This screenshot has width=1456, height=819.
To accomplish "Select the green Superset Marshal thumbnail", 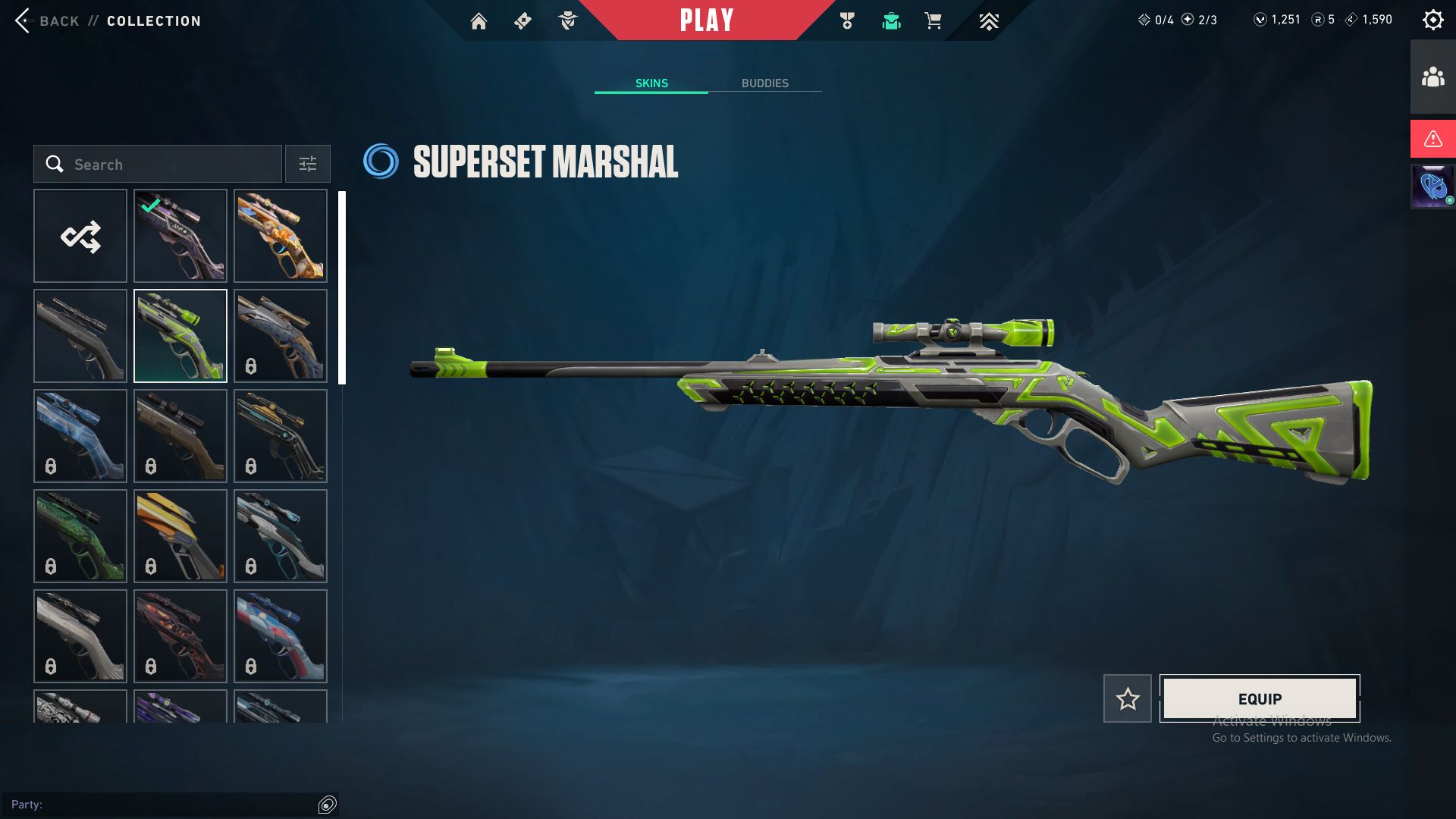I will (180, 336).
